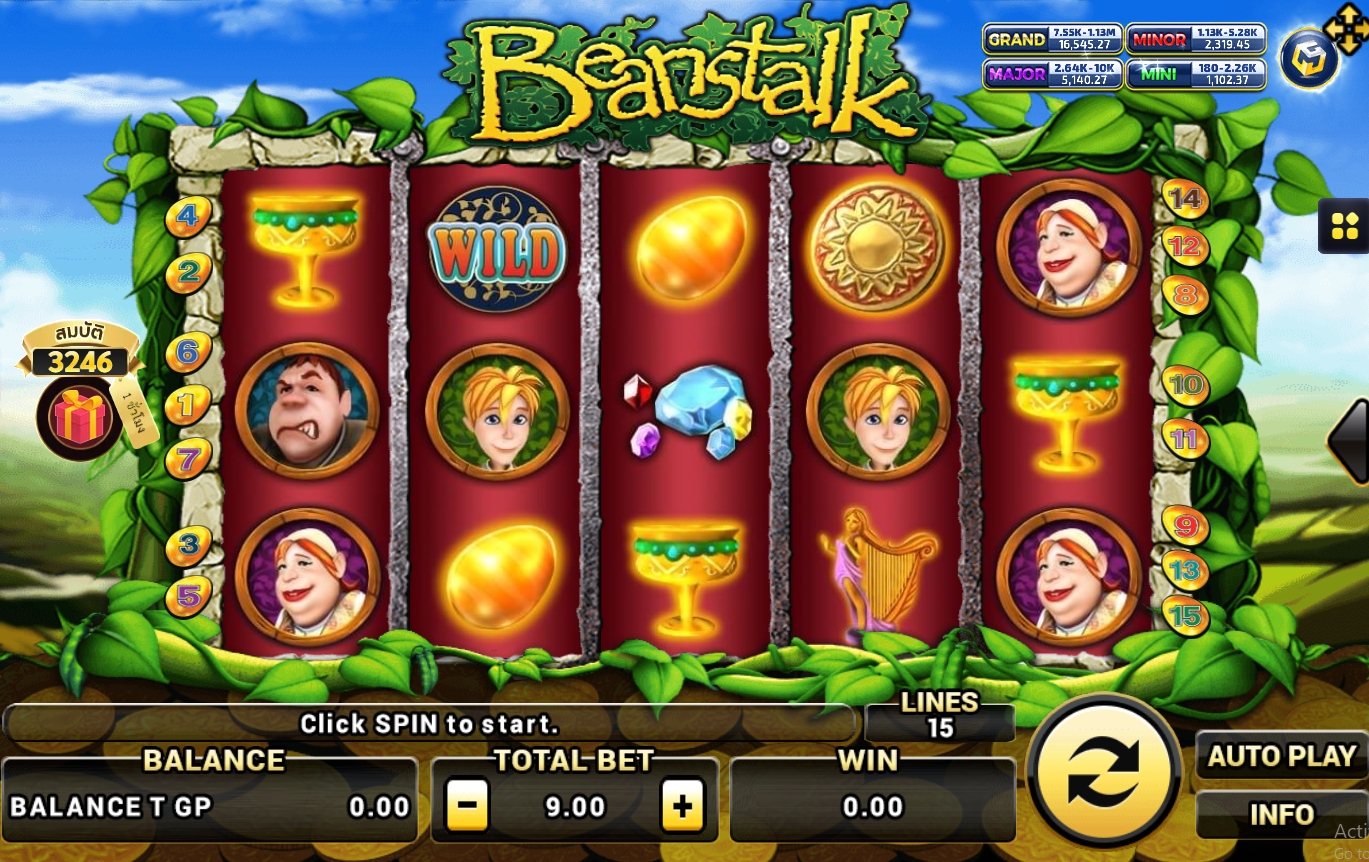Choose payline number 1 marker
1369x862 pixels.
pos(188,404)
